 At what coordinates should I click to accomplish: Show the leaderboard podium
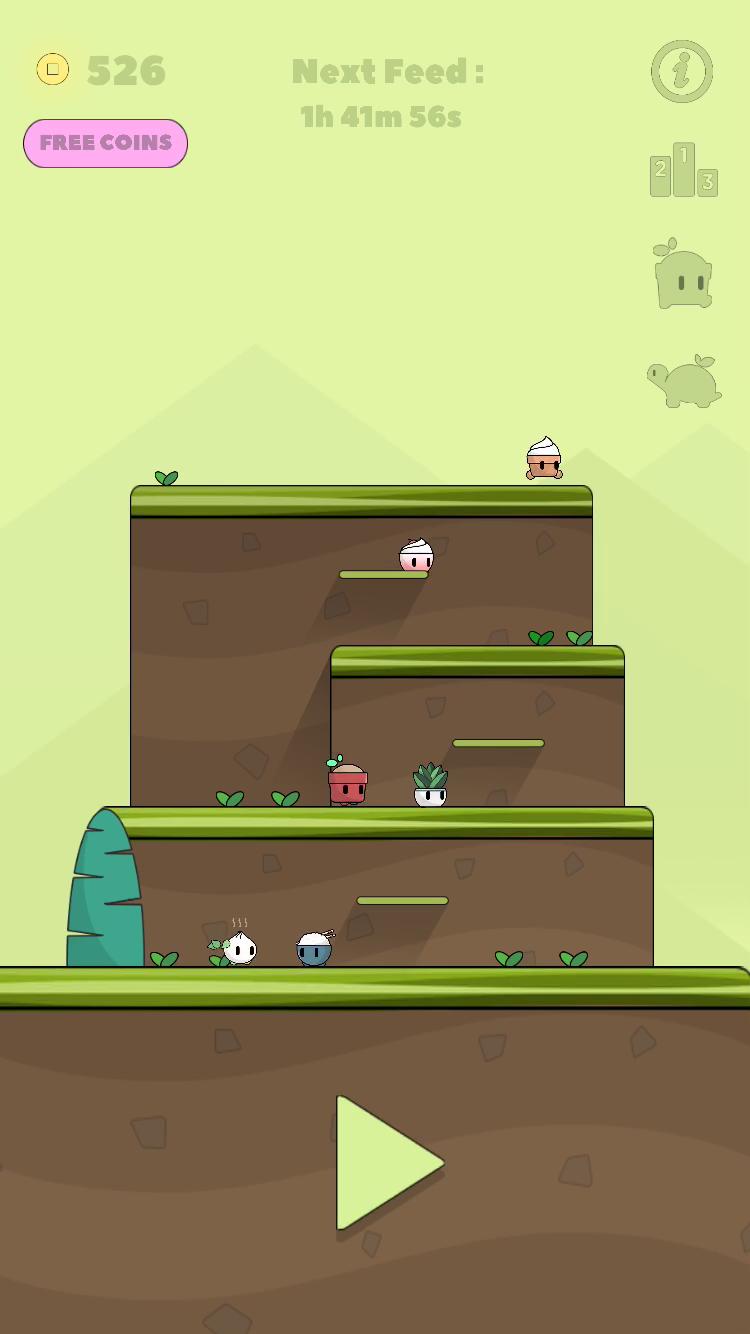[684, 171]
